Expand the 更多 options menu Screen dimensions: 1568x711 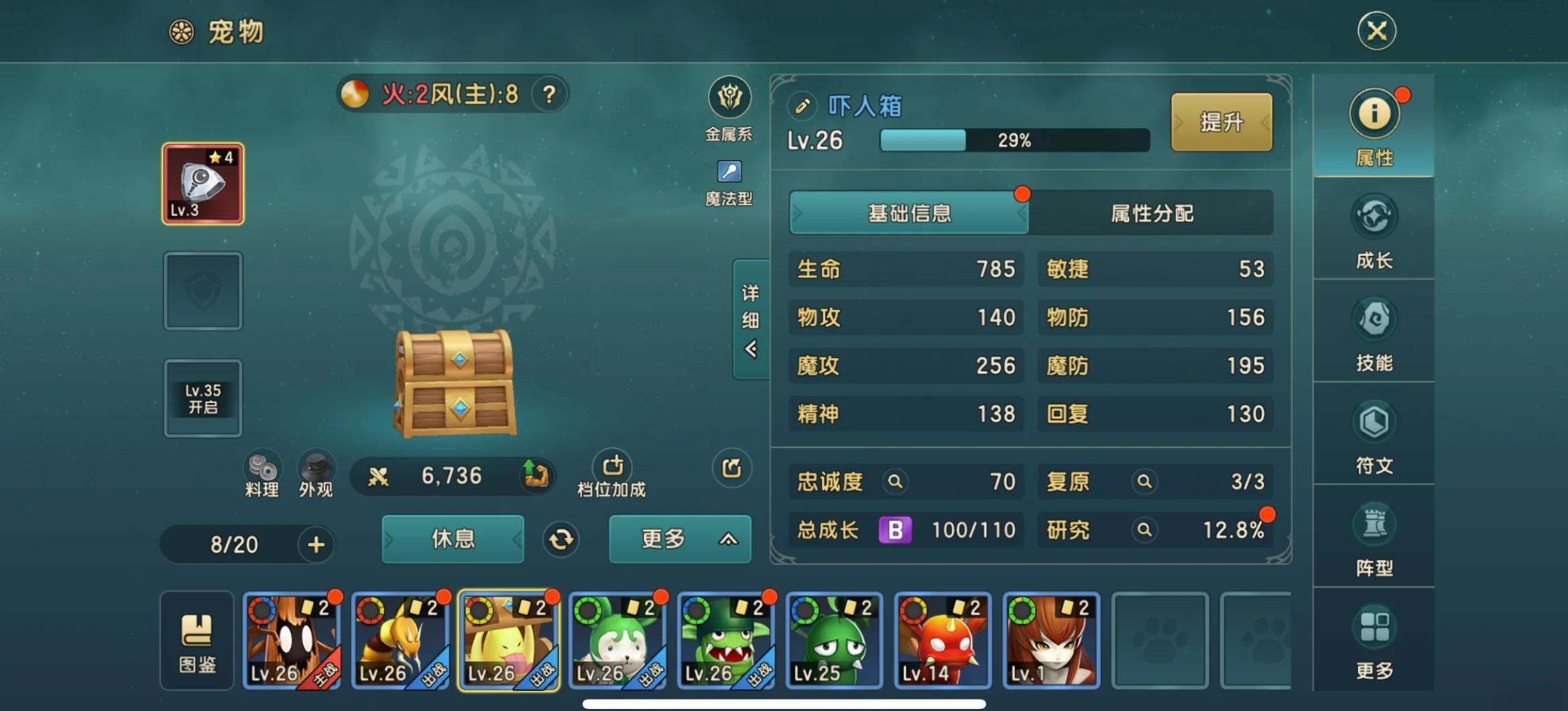pos(679,539)
